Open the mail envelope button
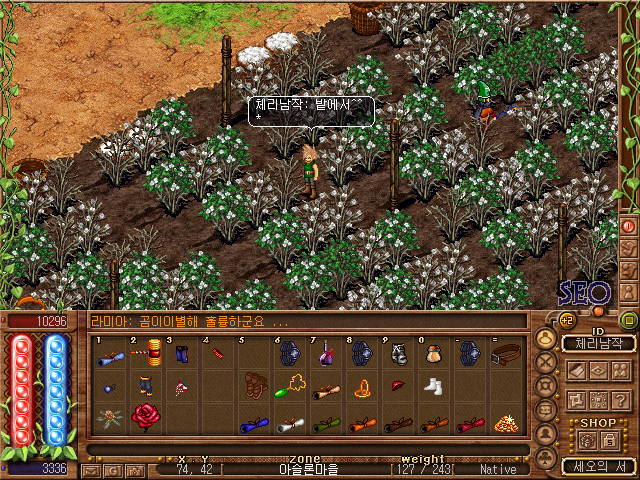The image size is (640, 480). (x=90, y=468)
